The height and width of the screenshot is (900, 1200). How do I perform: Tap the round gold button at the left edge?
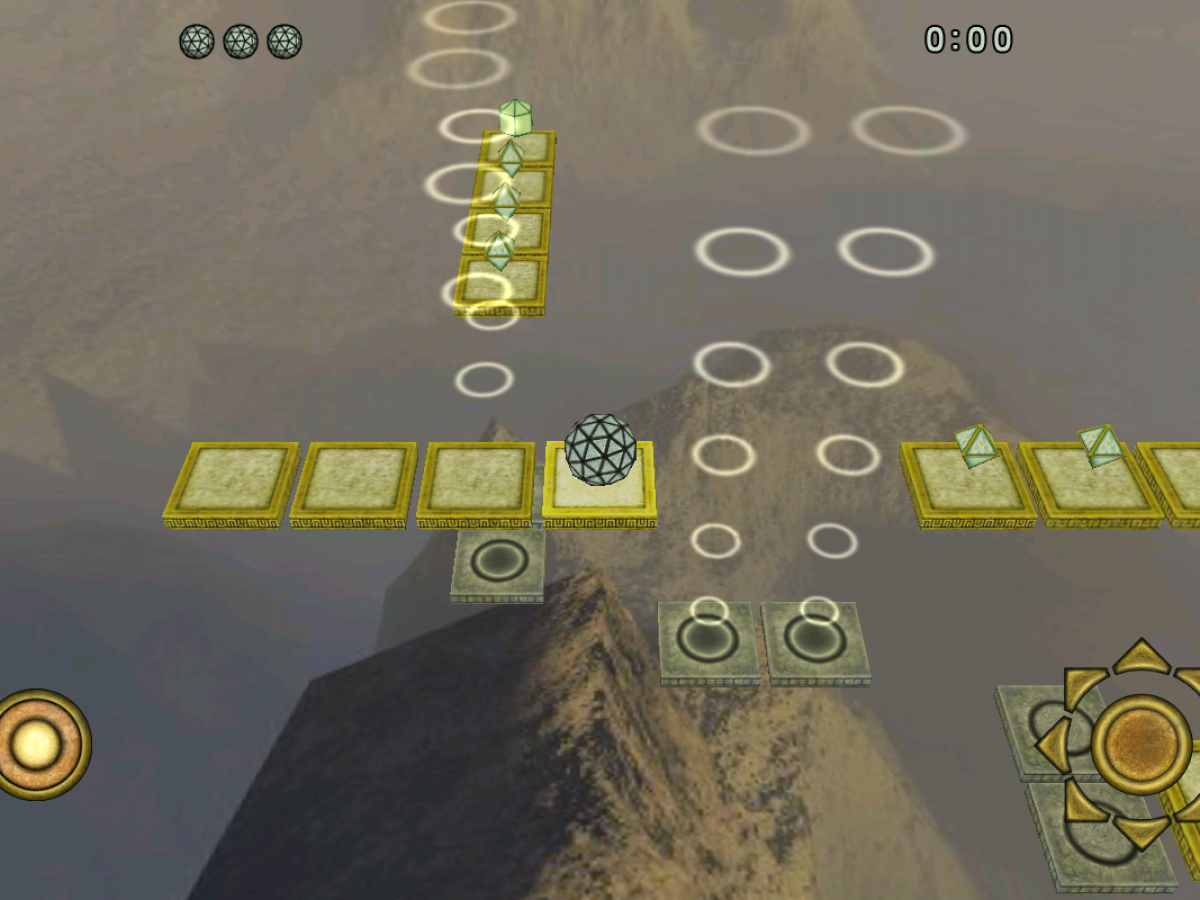(38, 744)
